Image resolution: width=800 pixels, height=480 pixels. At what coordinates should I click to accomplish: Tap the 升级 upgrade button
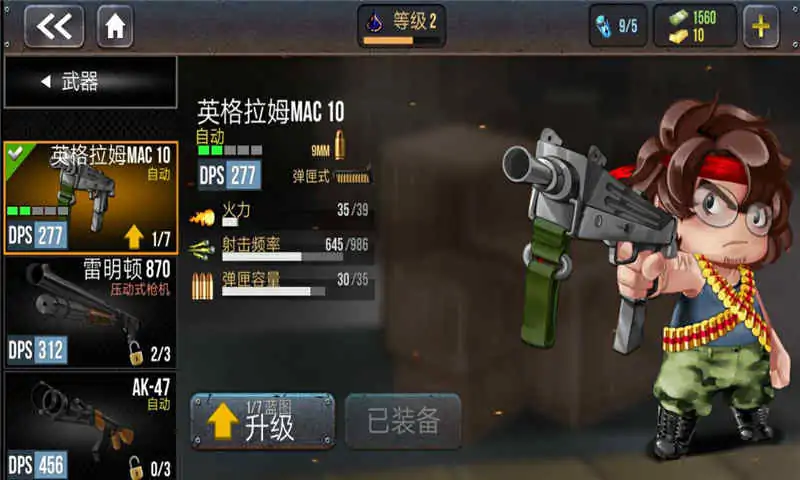[262, 421]
